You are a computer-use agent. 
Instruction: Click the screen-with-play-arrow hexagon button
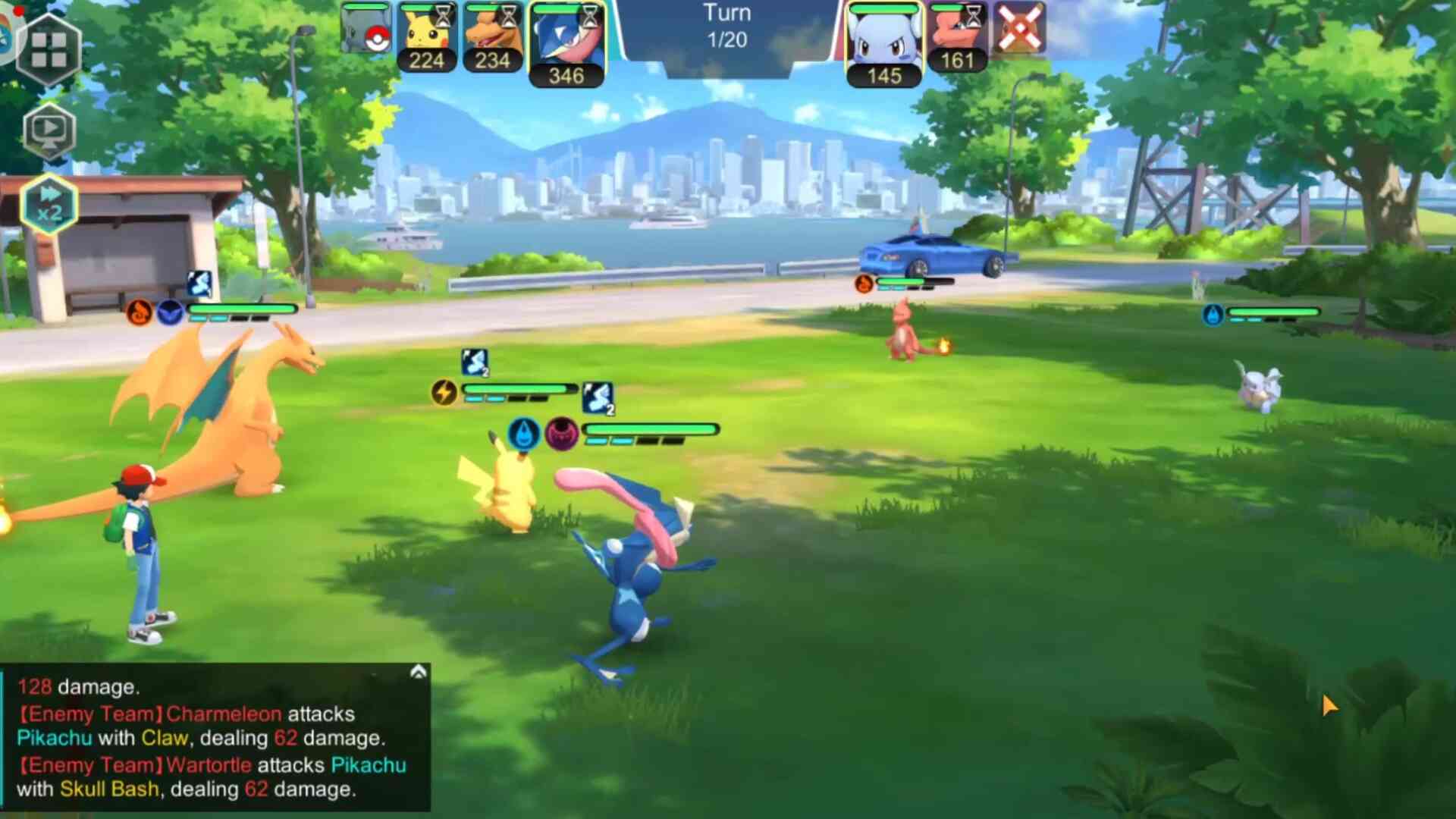49,130
